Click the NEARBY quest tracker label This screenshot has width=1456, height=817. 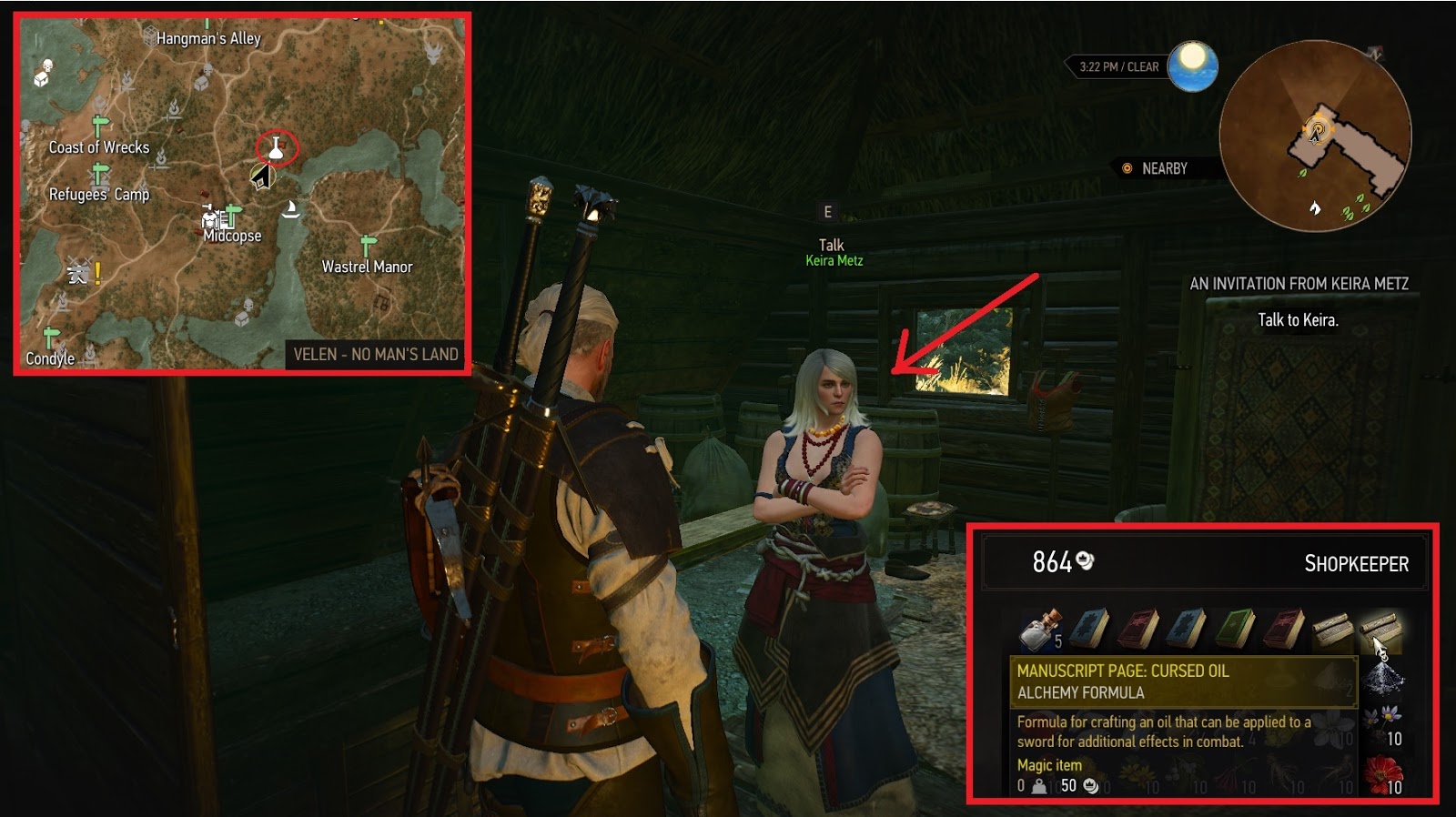(x=1162, y=167)
